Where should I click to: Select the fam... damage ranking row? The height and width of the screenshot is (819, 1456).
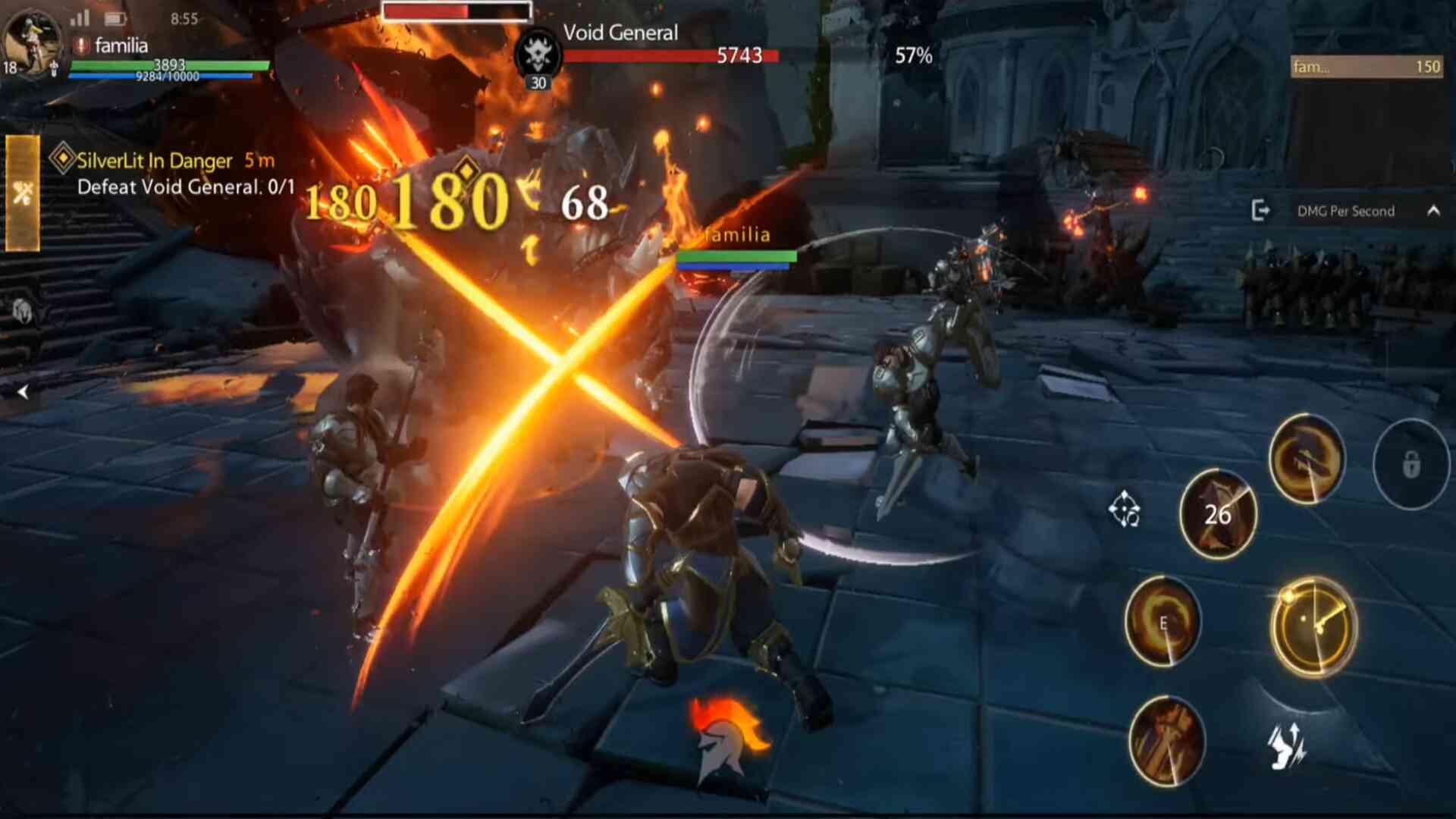point(1366,67)
